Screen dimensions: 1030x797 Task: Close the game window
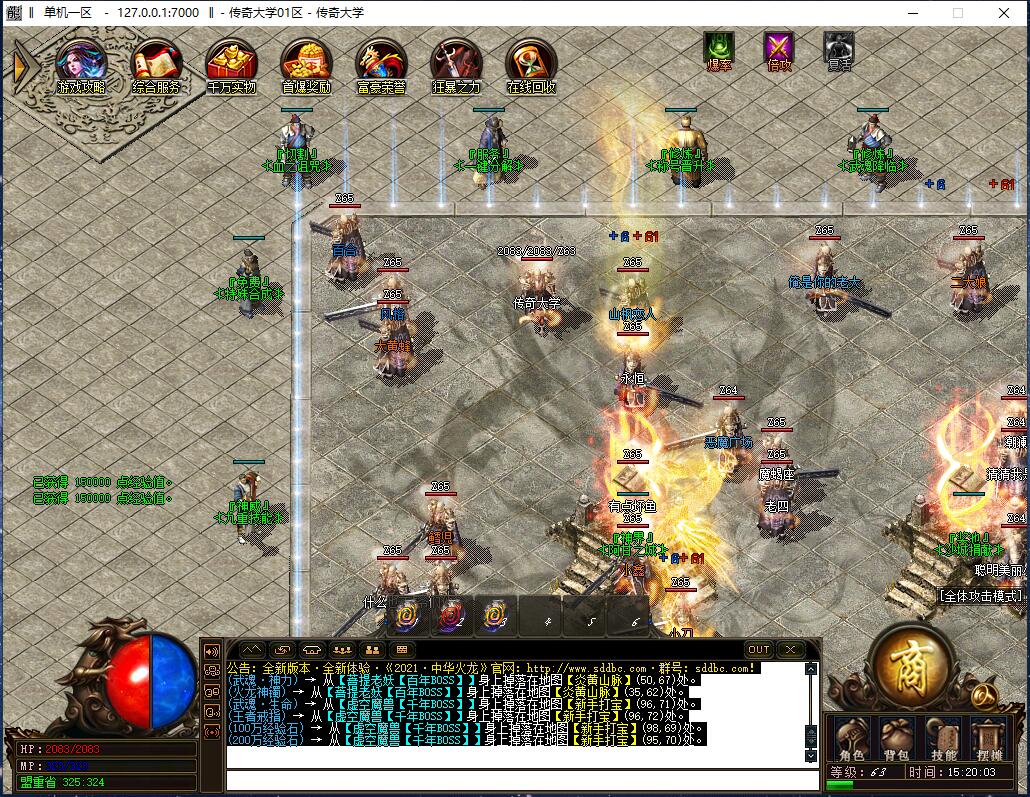pyautogui.click(x=1004, y=13)
